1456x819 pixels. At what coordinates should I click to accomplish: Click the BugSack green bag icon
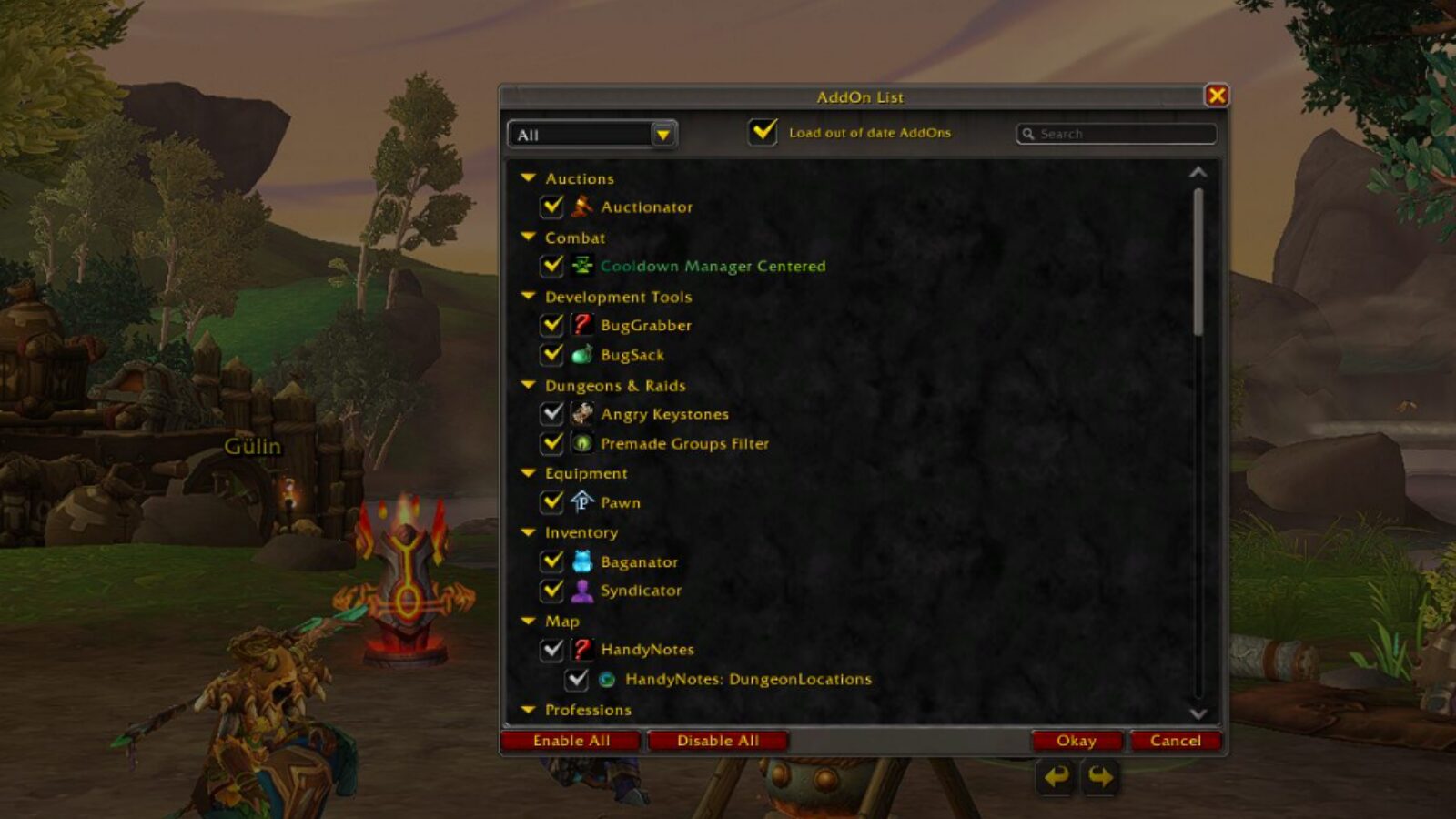[x=582, y=355]
